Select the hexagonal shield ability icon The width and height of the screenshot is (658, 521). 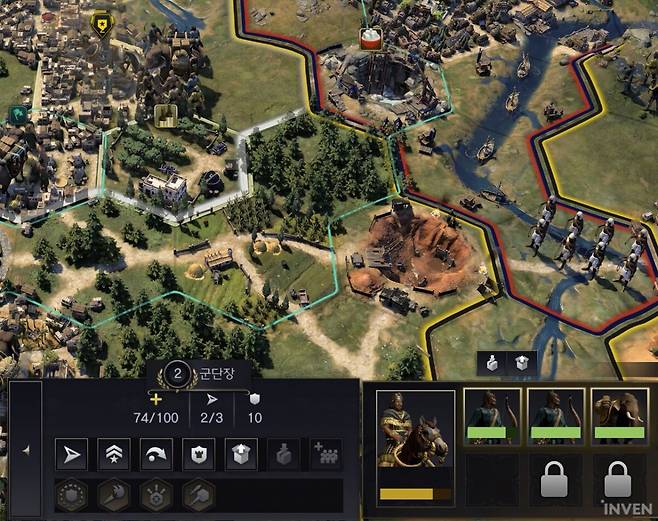[x=70, y=495]
